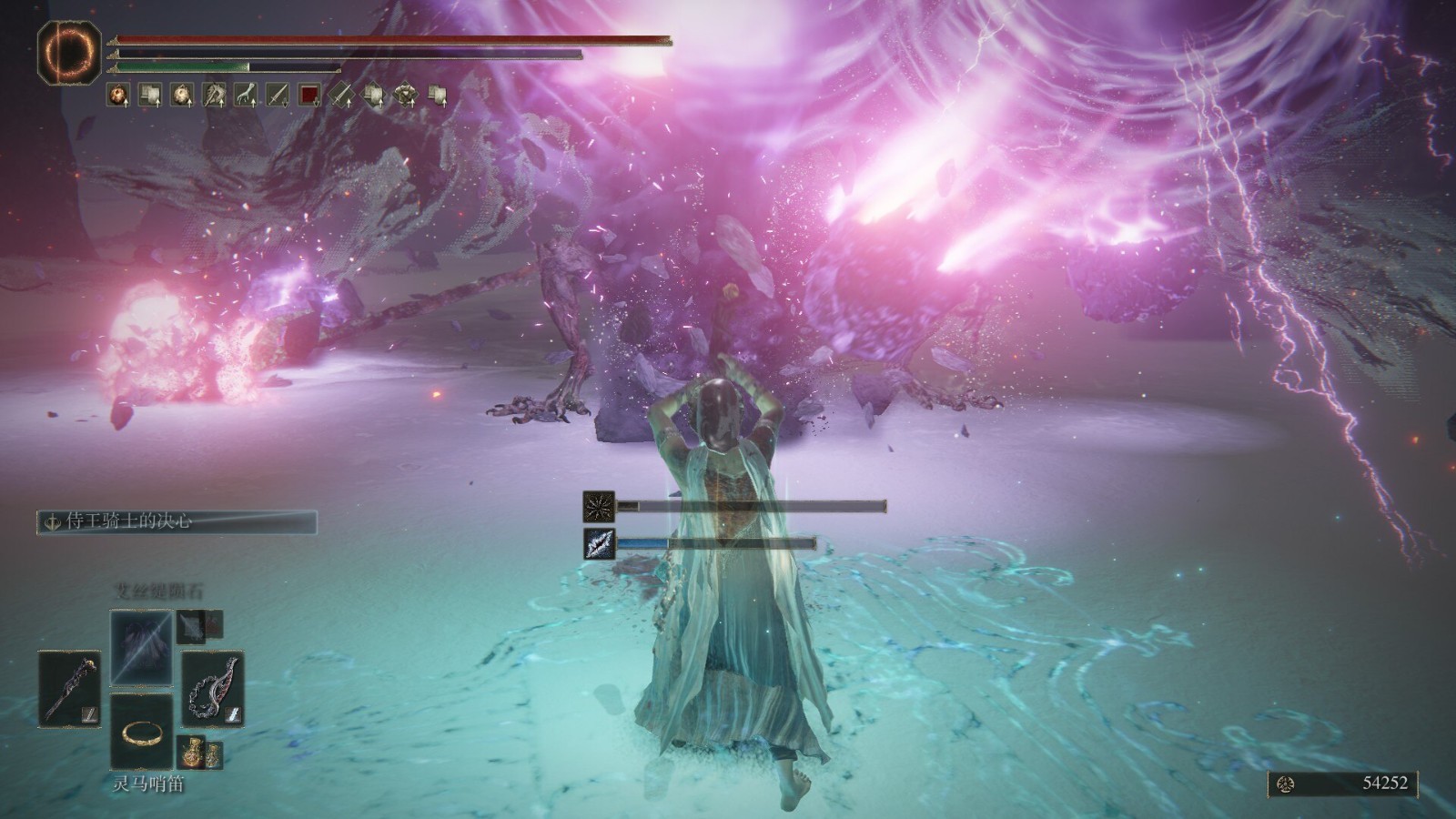This screenshot has height=819, width=1456.
Task: Click the axe-shaped buff status icon
Action: (x=214, y=94)
